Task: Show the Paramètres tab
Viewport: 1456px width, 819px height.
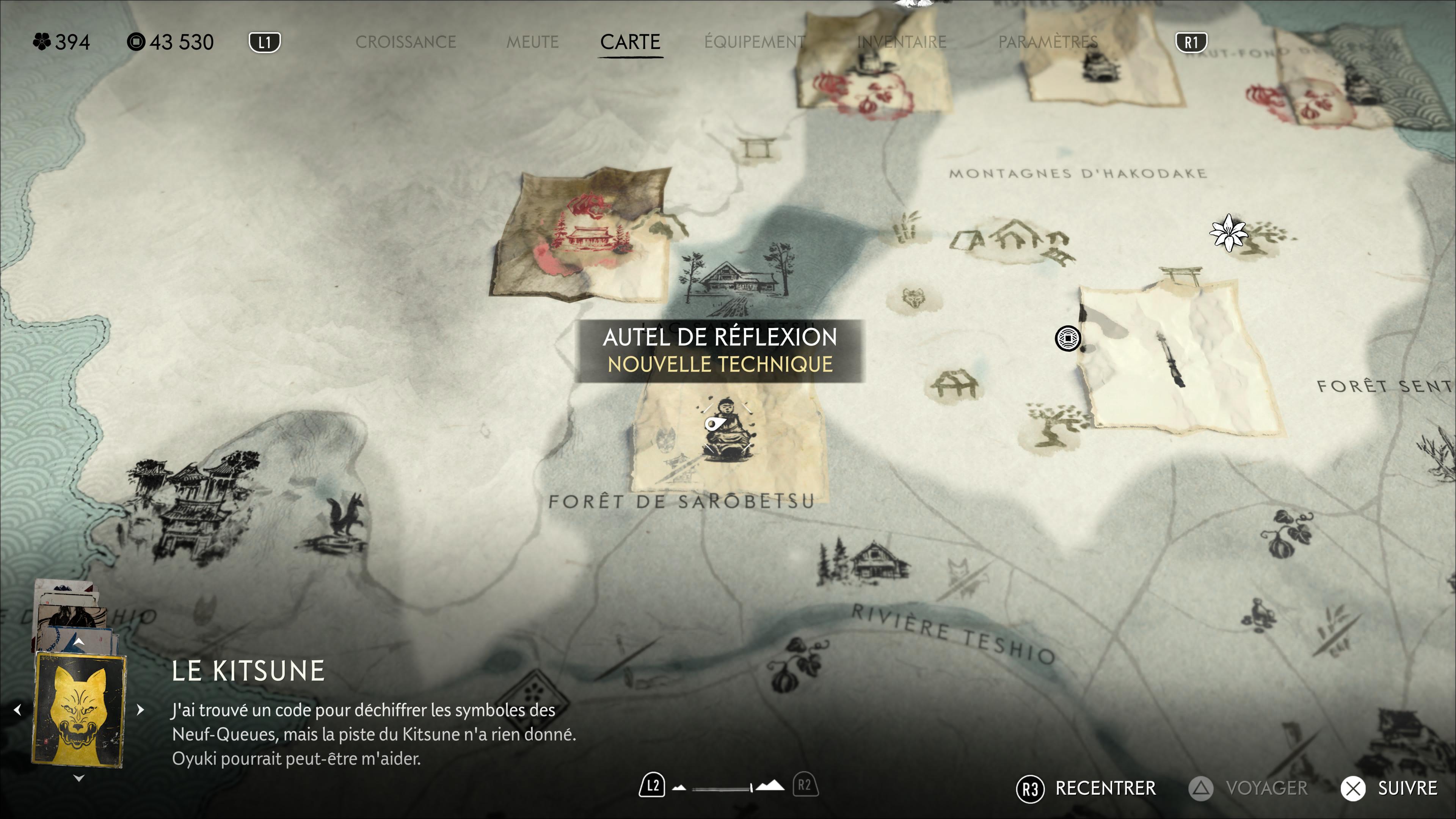Action: point(1048,42)
